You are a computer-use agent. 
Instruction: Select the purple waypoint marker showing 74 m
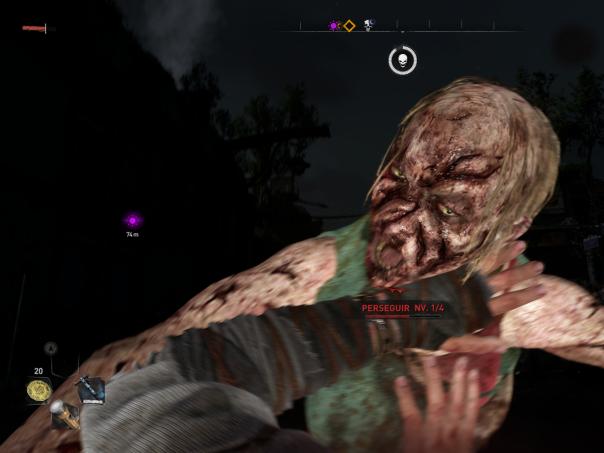pos(132,221)
